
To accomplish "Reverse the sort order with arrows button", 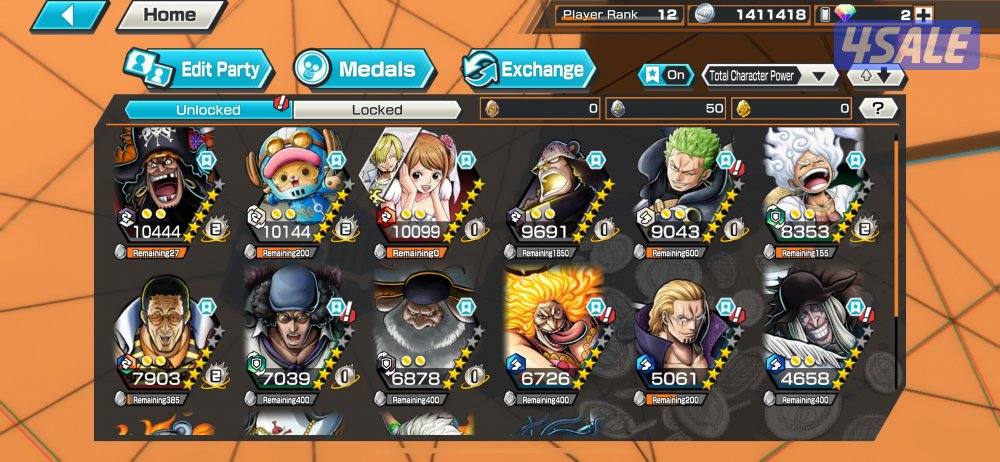I will click(x=875, y=75).
